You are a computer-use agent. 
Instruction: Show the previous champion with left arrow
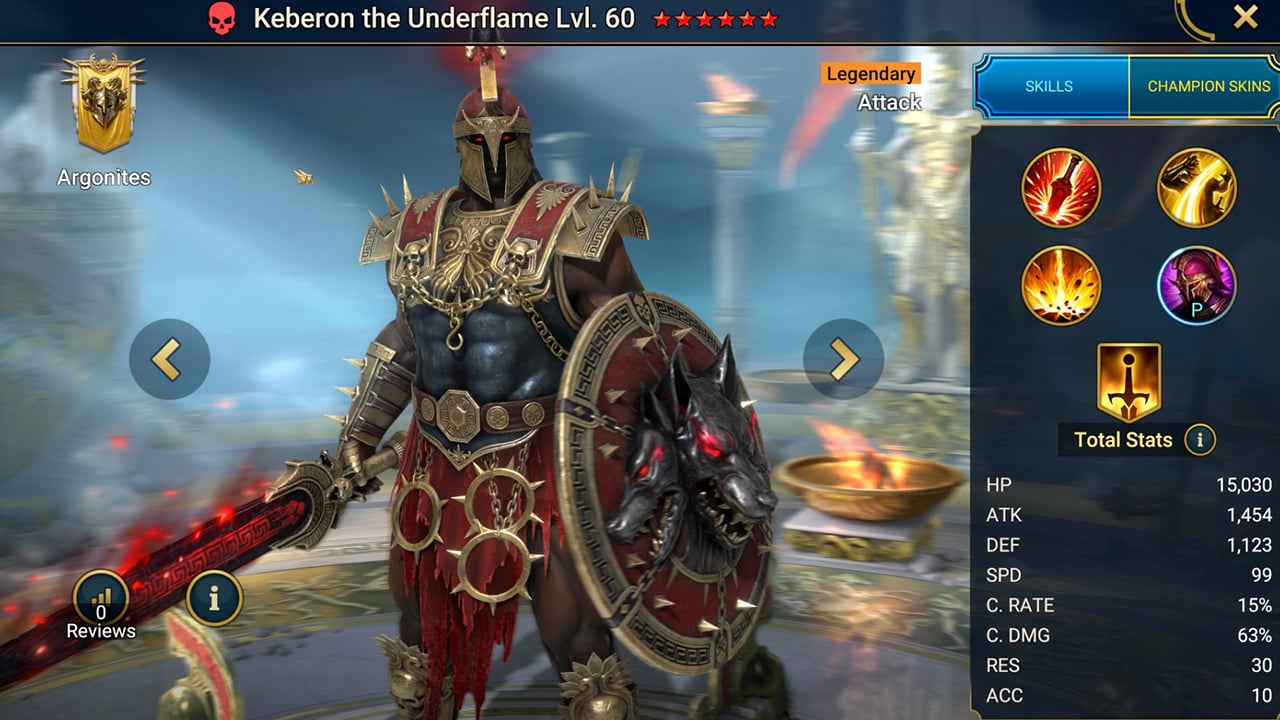coord(169,359)
